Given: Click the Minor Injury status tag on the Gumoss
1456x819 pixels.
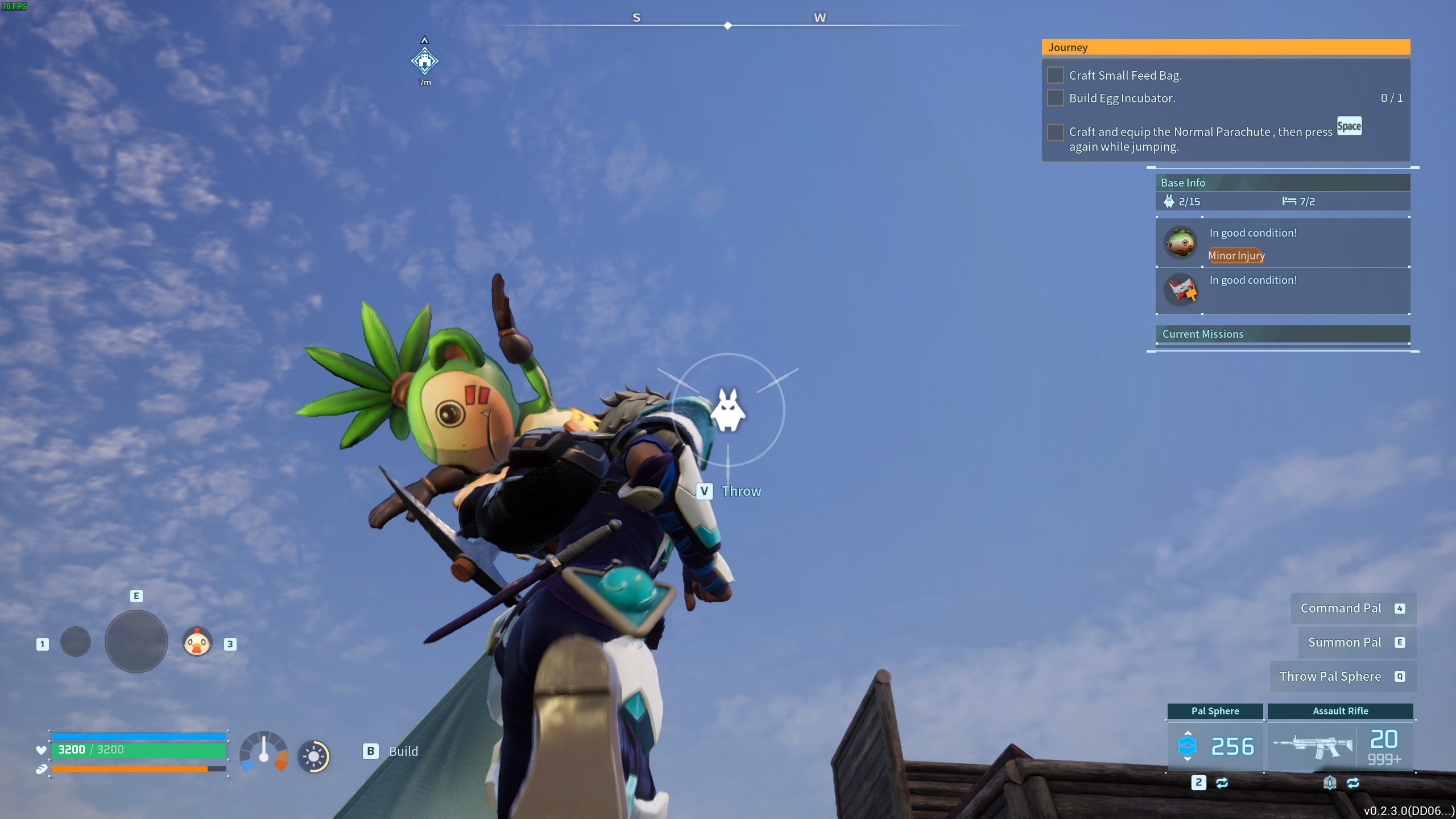Looking at the screenshot, I should [1235, 256].
